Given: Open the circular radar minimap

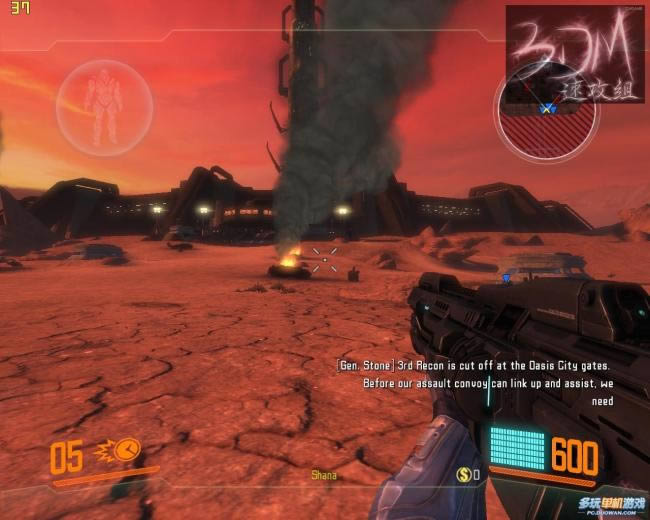Looking at the screenshot, I should (x=546, y=118).
